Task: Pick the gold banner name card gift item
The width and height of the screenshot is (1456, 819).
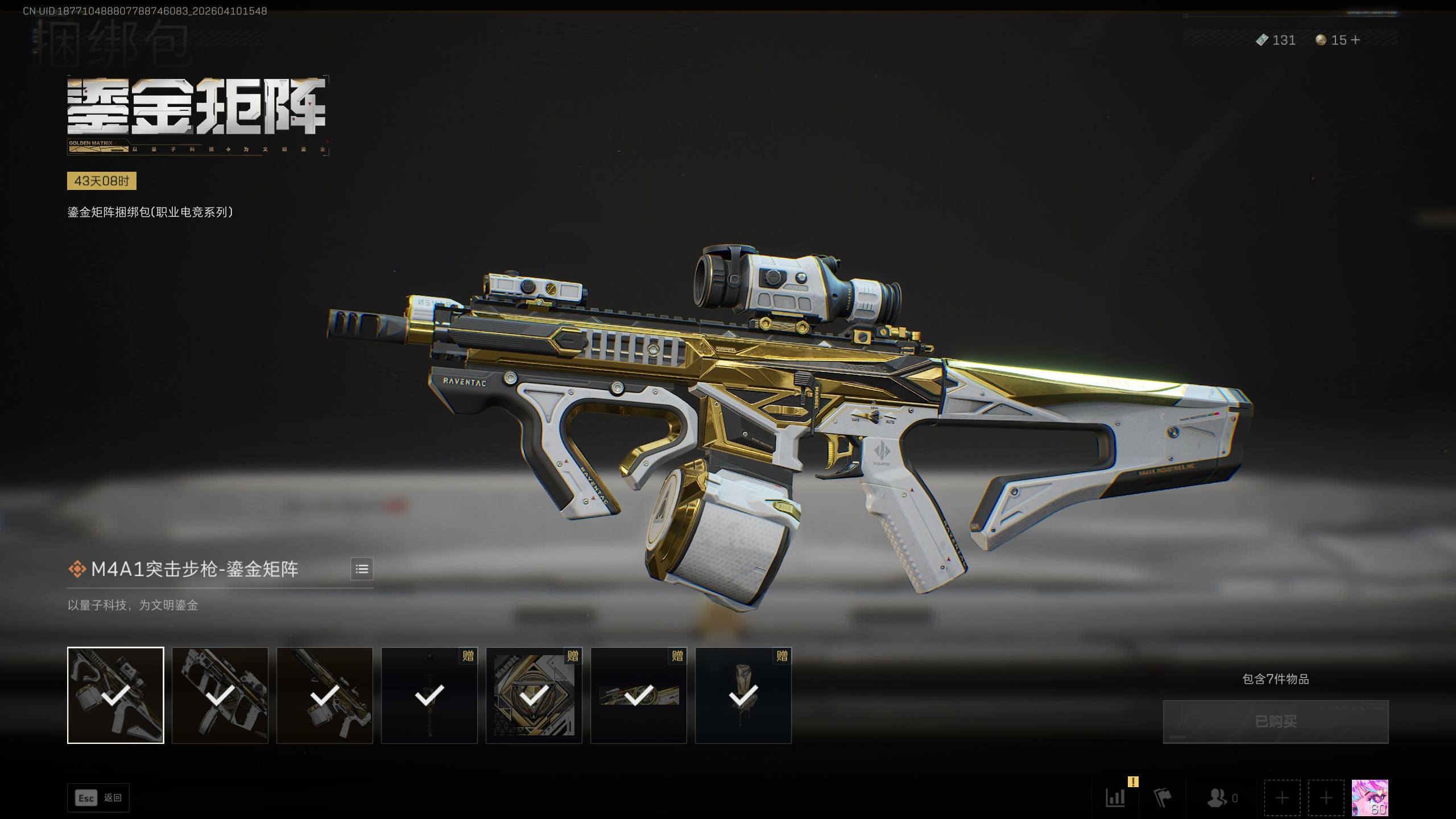Action: point(639,695)
